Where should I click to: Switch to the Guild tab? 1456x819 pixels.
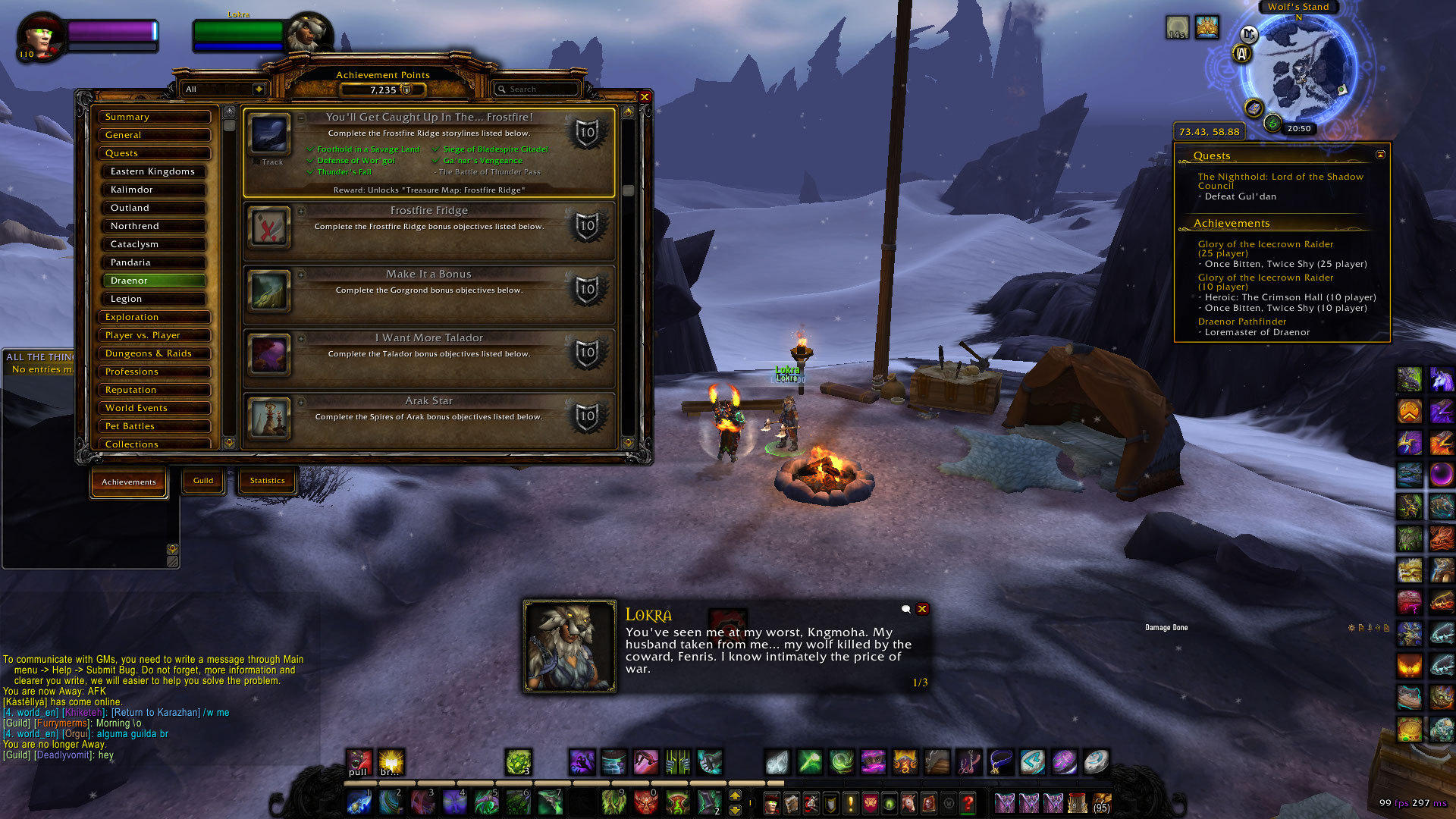pos(203,481)
